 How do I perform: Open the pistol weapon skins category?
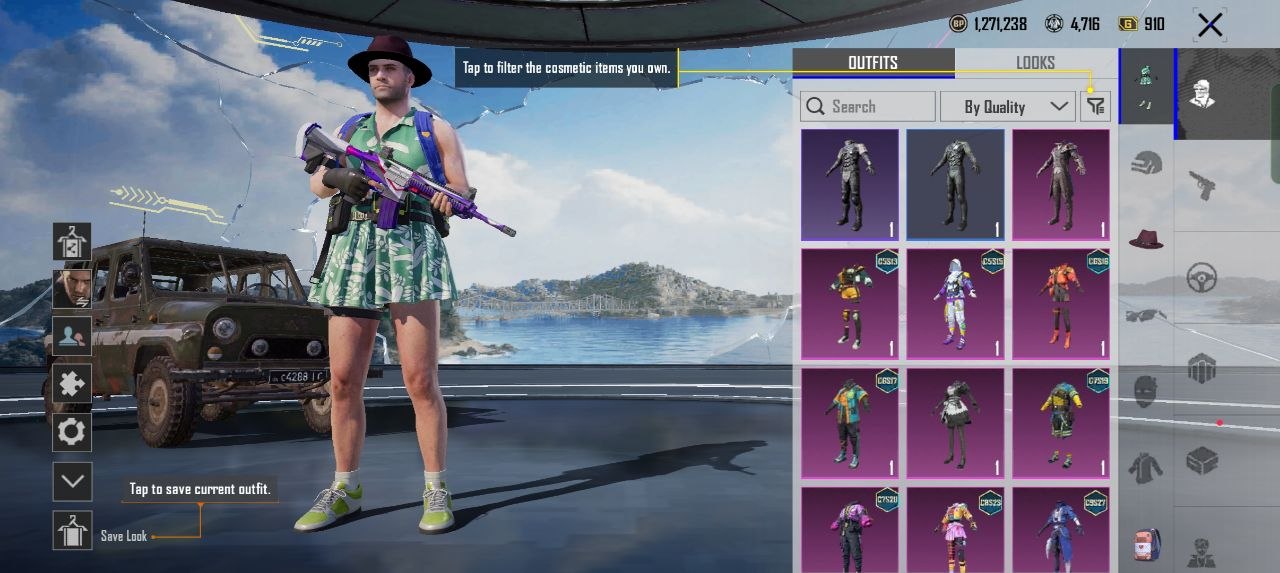pyautogui.click(x=1202, y=185)
